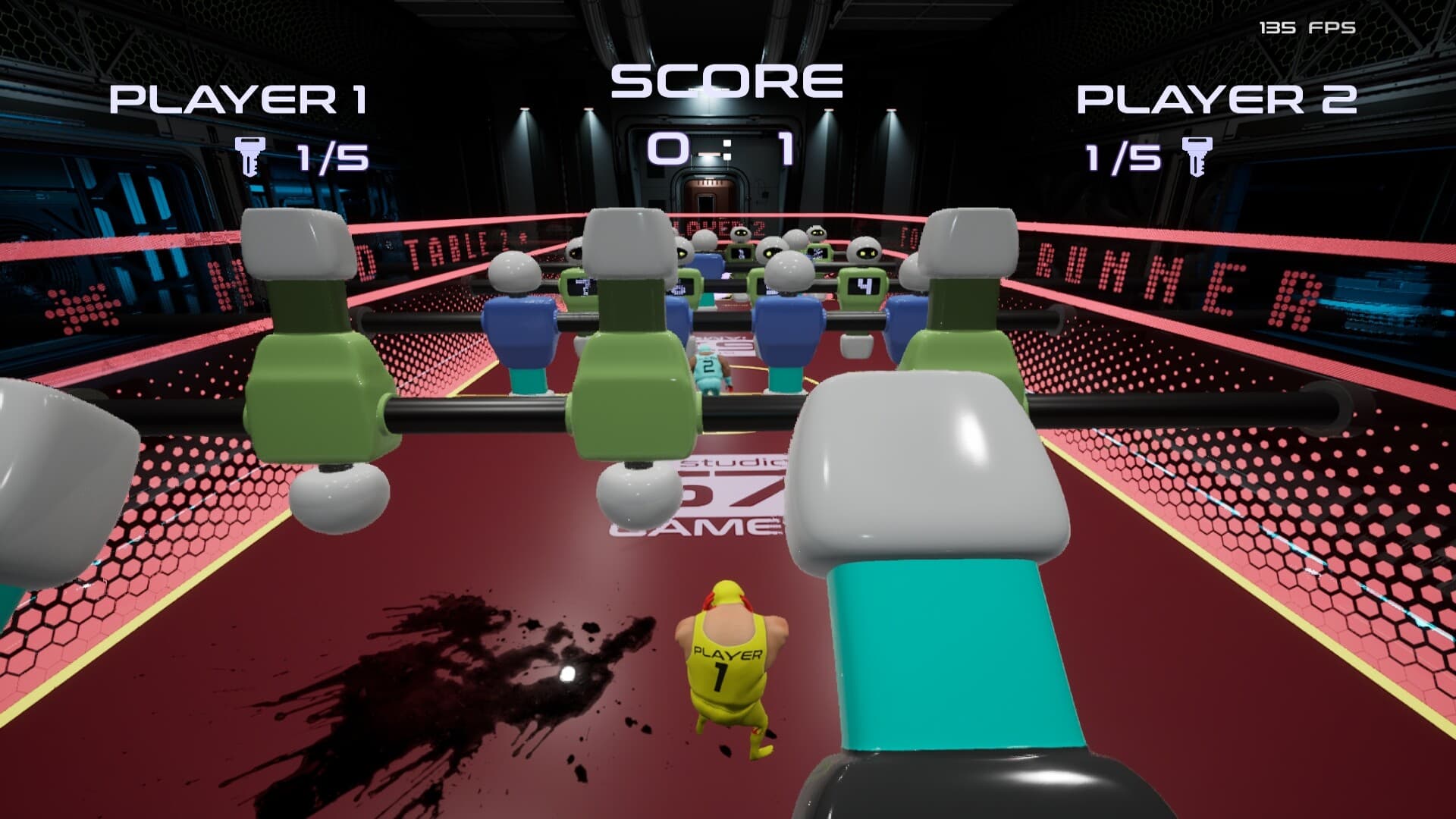Select the PLAYER 1 heading text
Image resolution: width=1456 pixels, height=819 pixels.
(240, 99)
